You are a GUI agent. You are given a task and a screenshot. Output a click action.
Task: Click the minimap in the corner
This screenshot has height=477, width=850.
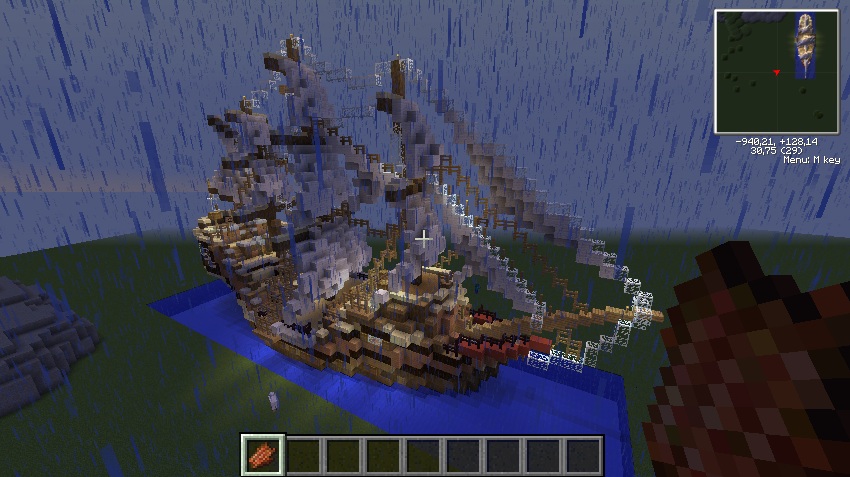(x=775, y=72)
